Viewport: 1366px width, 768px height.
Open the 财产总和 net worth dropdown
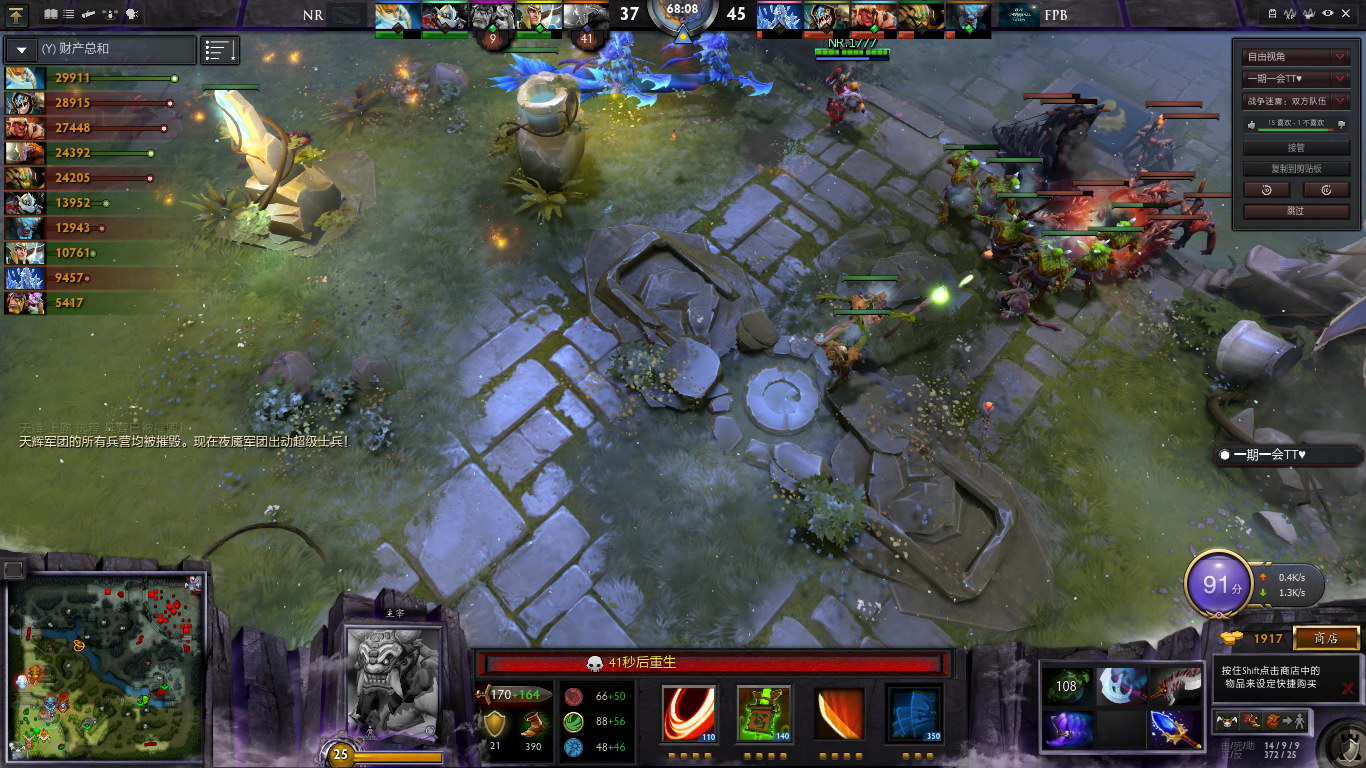point(22,49)
